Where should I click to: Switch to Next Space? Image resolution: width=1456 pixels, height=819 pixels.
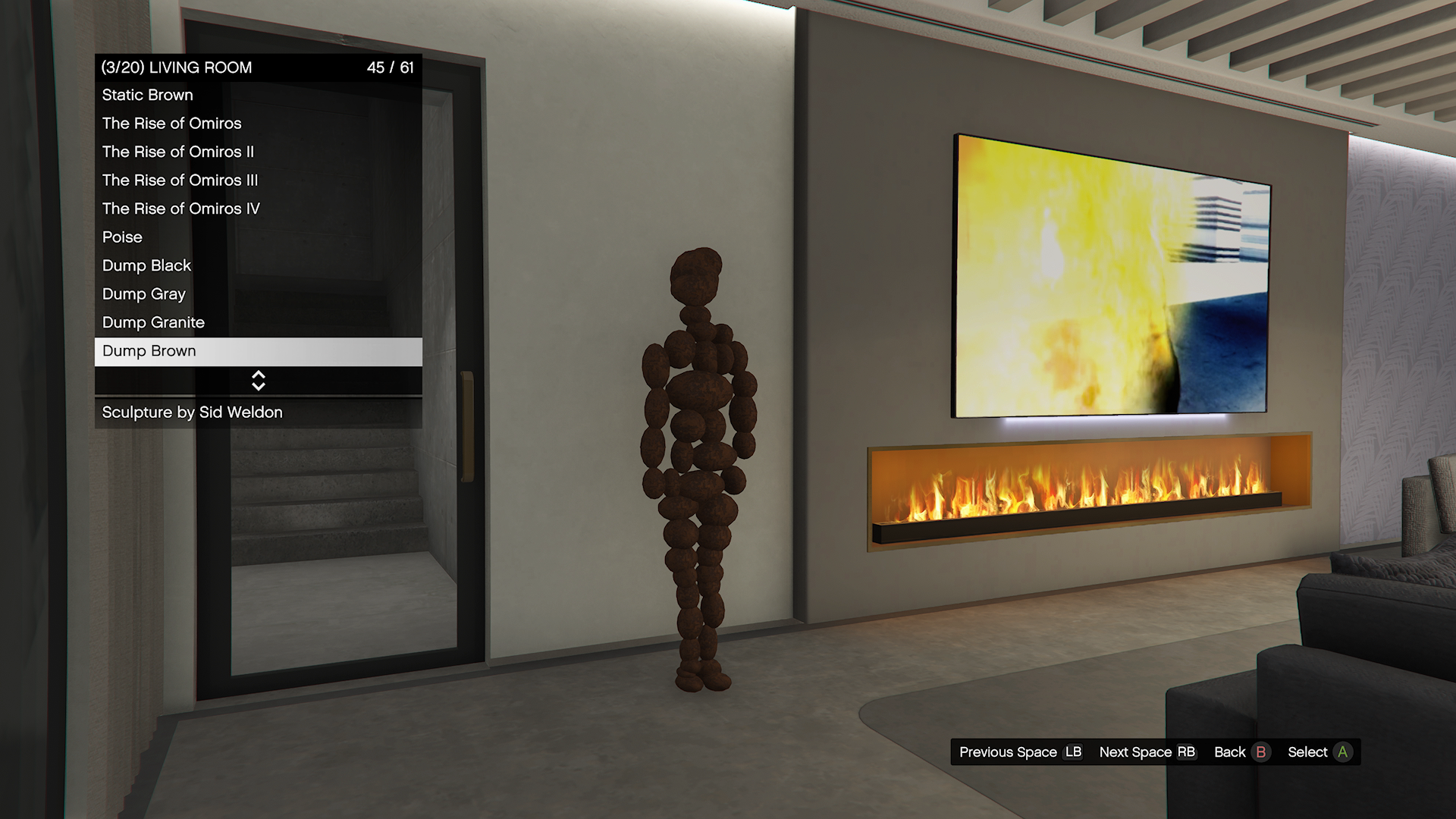(1147, 752)
